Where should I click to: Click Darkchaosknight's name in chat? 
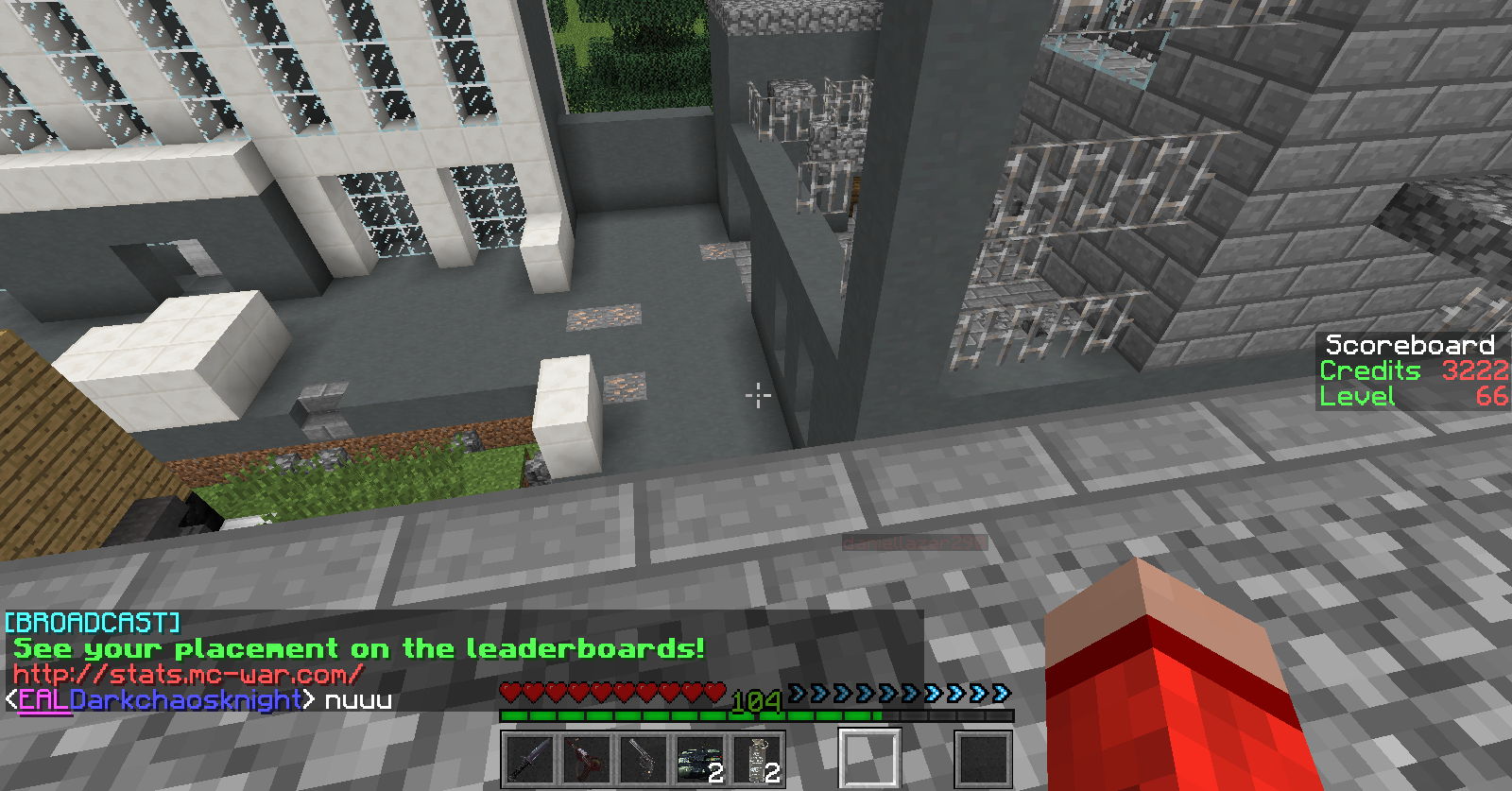185,700
